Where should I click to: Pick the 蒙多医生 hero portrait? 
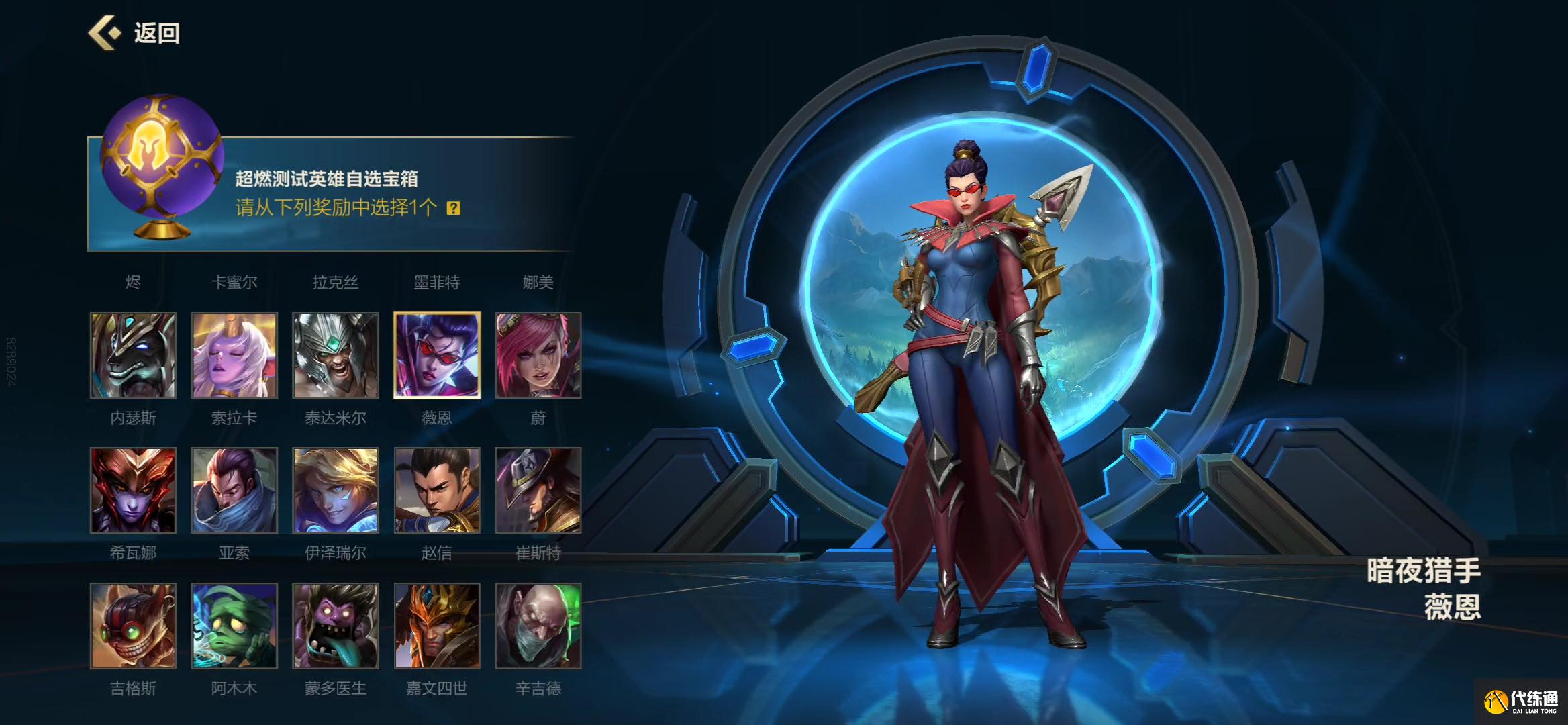(x=336, y=626)
